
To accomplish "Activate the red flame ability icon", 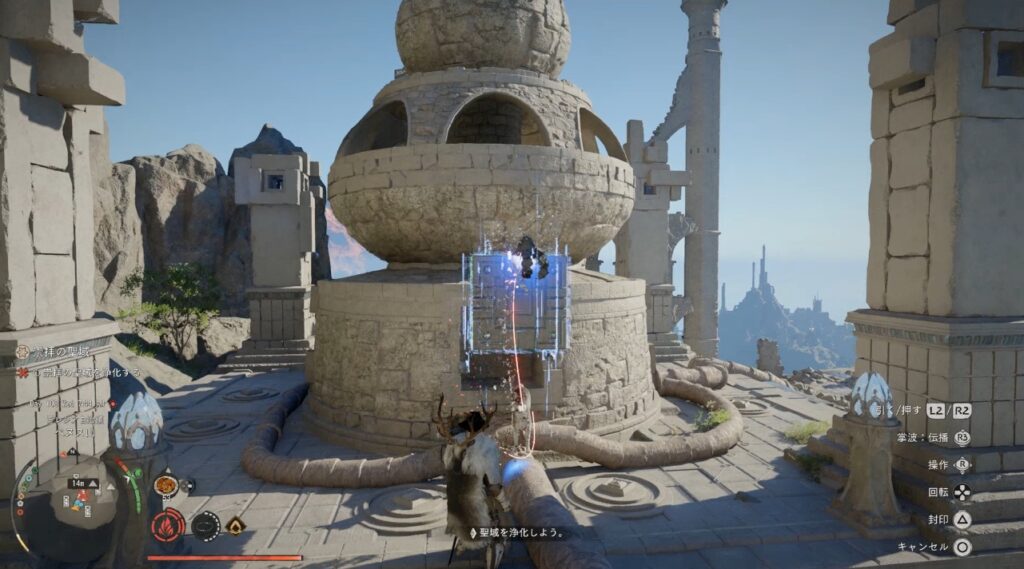I will [166, 524].
